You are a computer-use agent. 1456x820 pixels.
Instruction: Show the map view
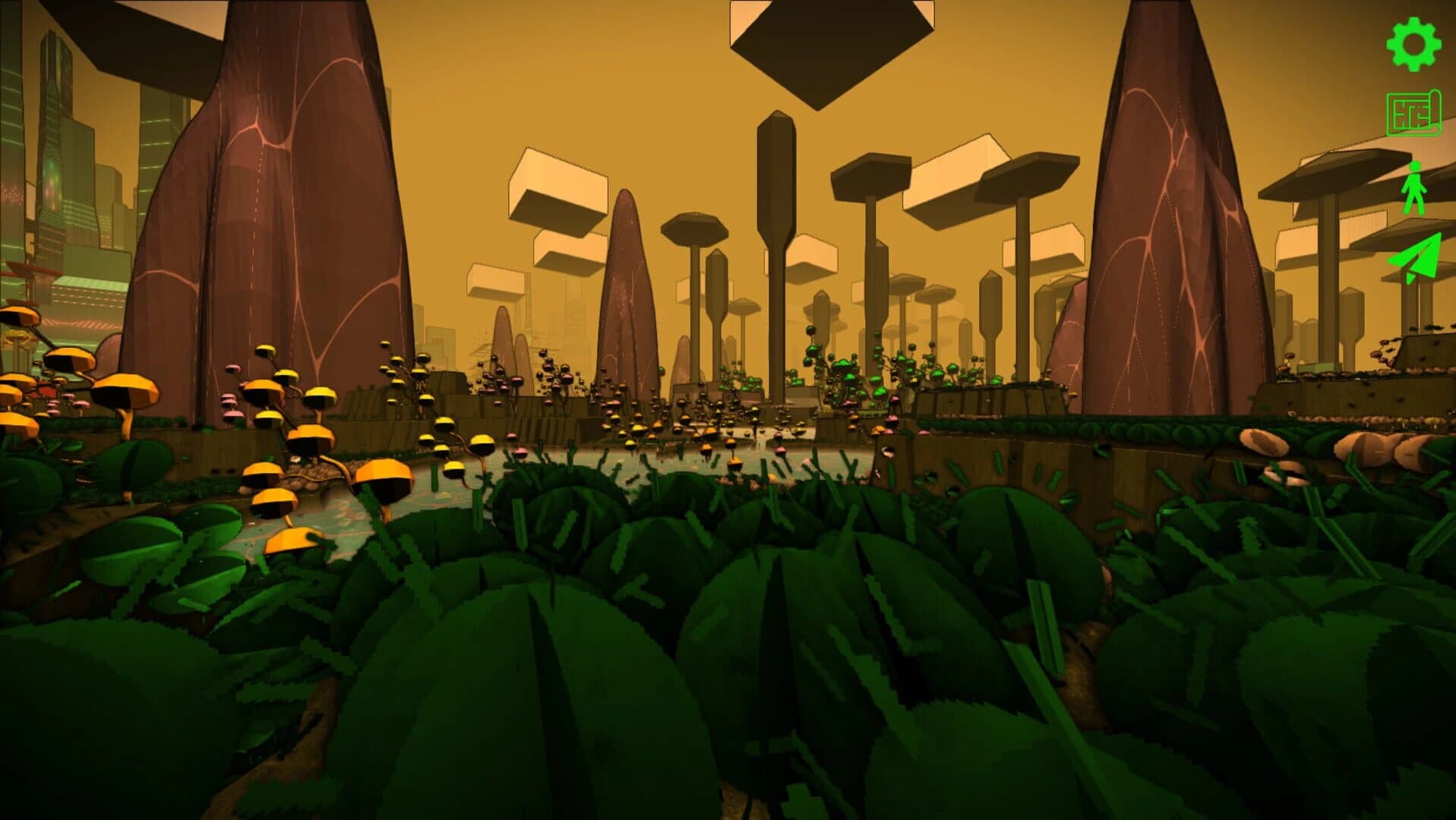pos(1413,114)
